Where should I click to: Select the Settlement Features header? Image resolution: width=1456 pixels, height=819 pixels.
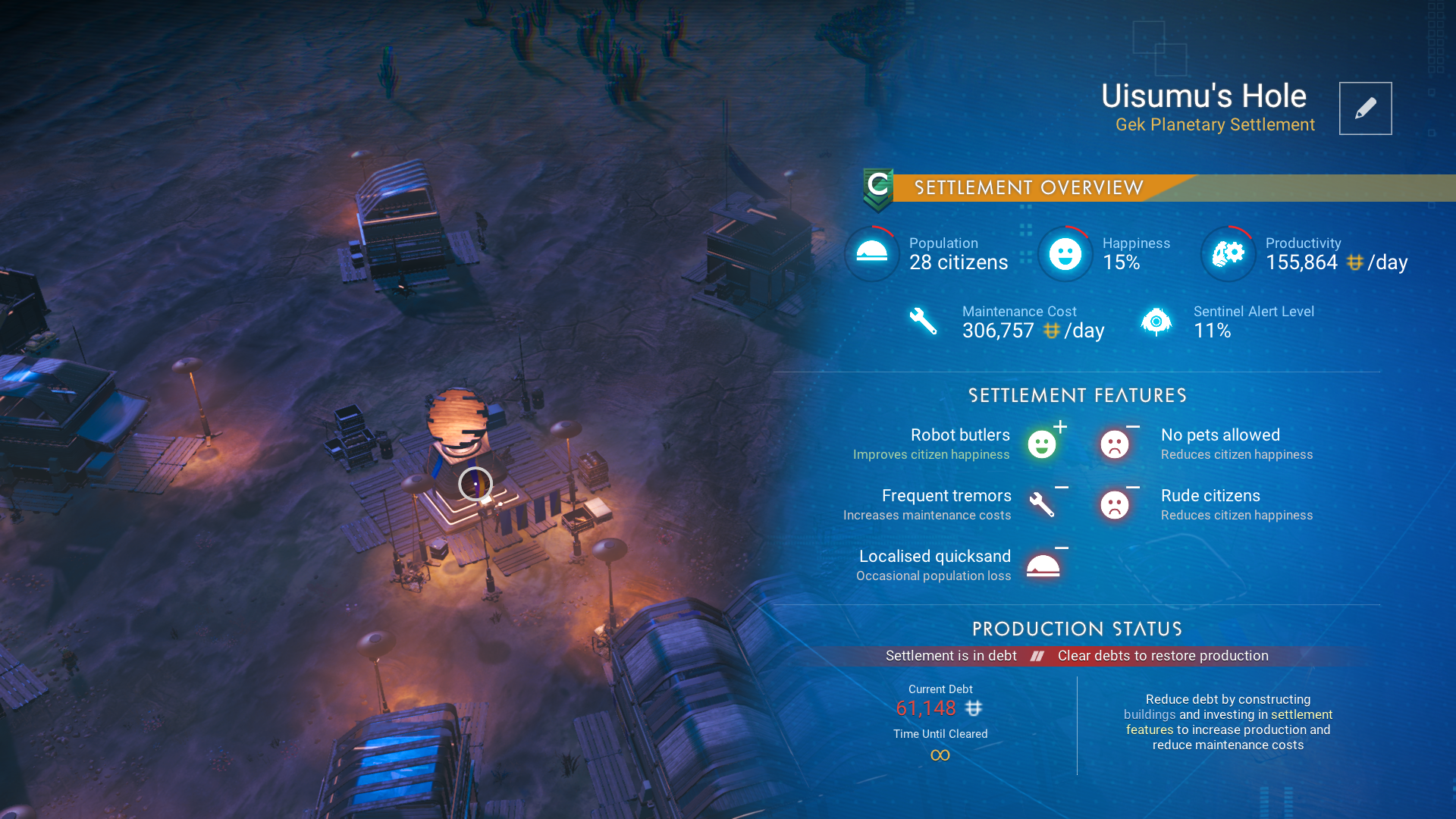[x=1077, y=395]
